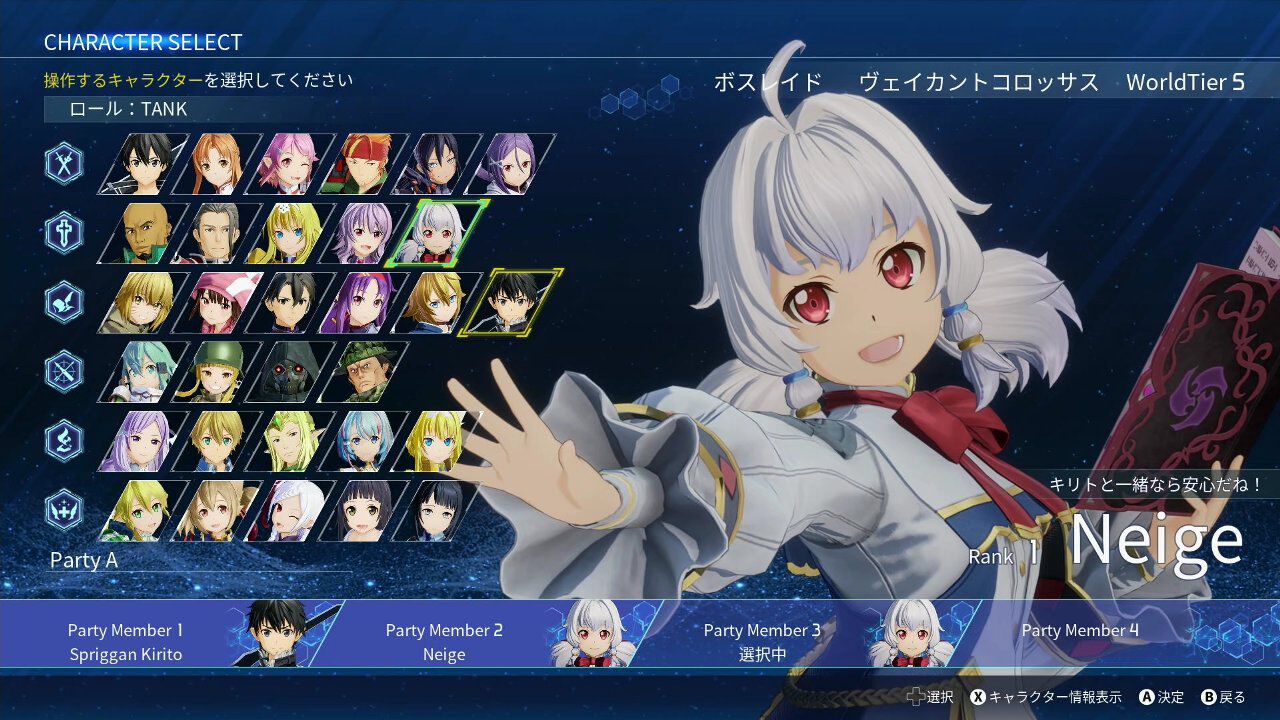
Task: Open WorldTier 5 selector
Action: point(1185,82)
